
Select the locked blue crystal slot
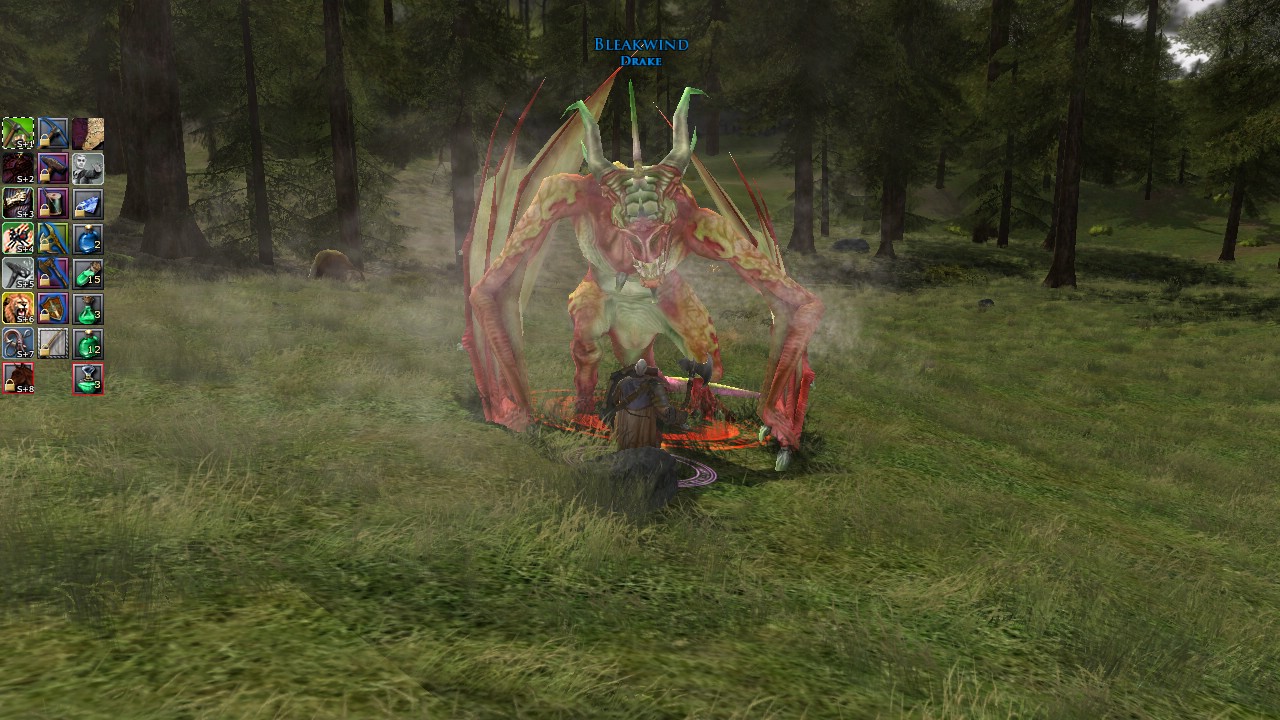tap(88, 203)
